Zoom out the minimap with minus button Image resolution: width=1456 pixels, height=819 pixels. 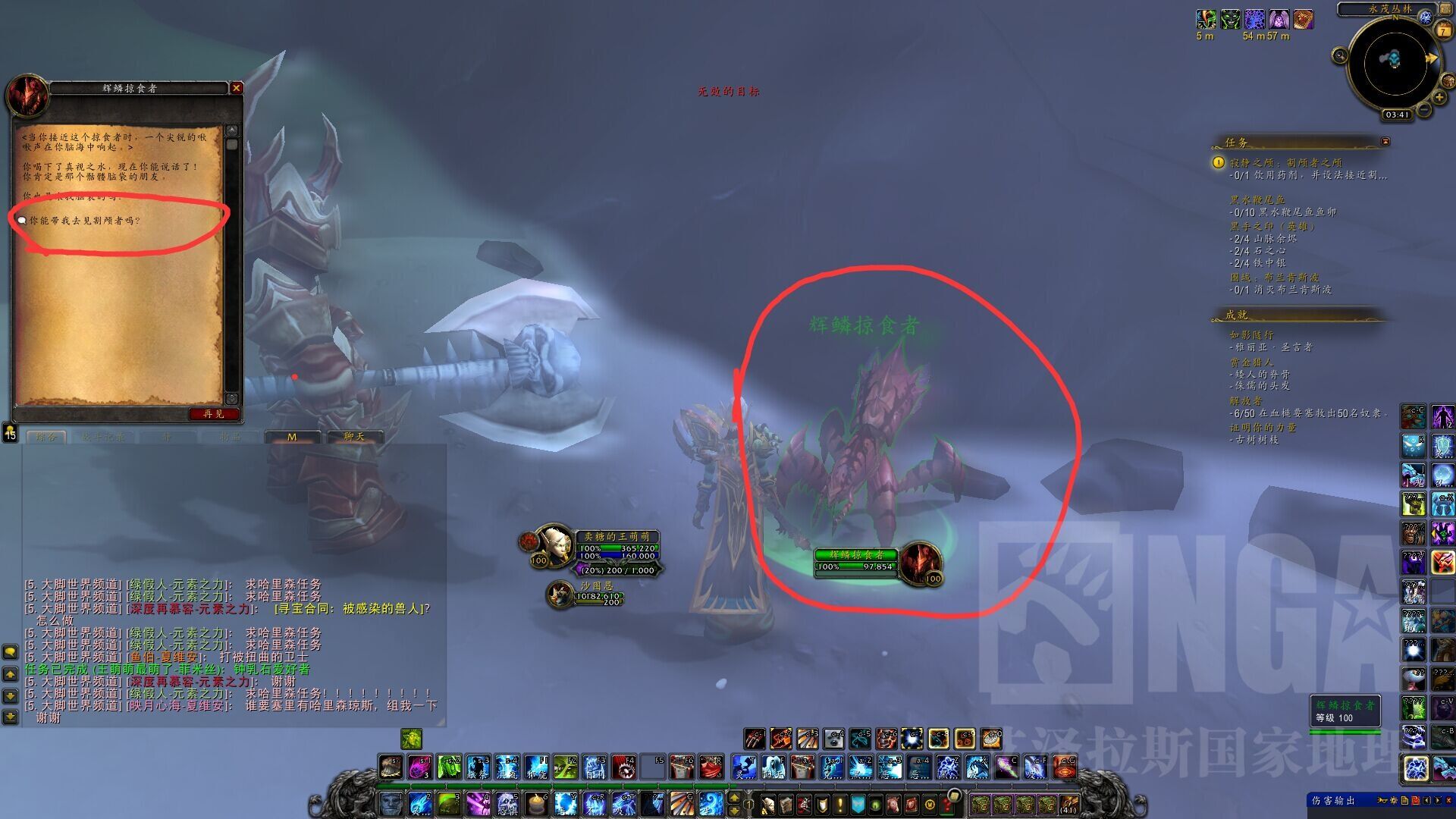pos(1424,111)
